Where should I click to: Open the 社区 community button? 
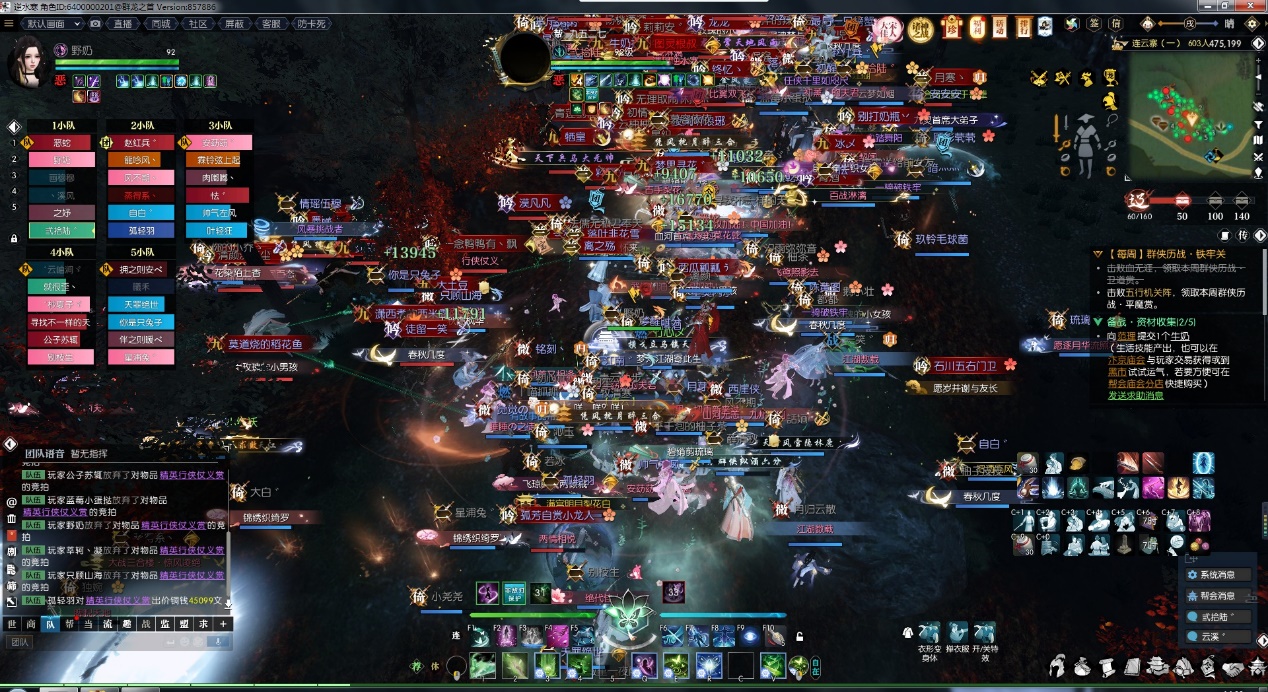198,23
